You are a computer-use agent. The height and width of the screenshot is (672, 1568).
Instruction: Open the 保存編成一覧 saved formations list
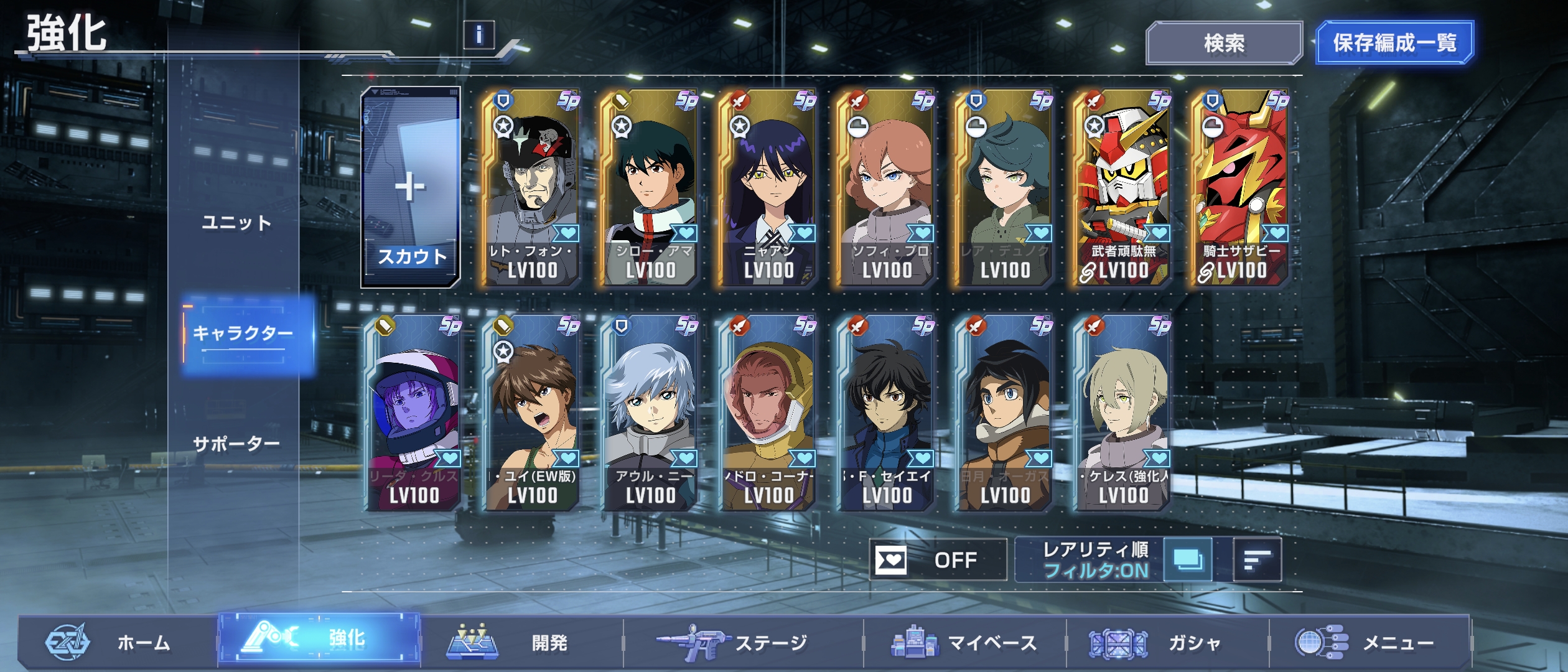click(1394, 43)
